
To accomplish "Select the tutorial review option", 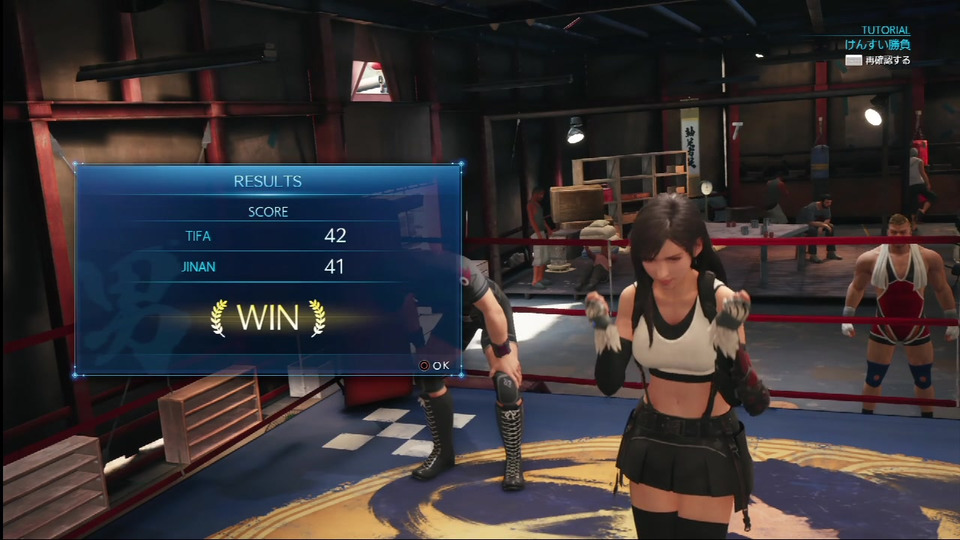I will click(x=879, y=60).
